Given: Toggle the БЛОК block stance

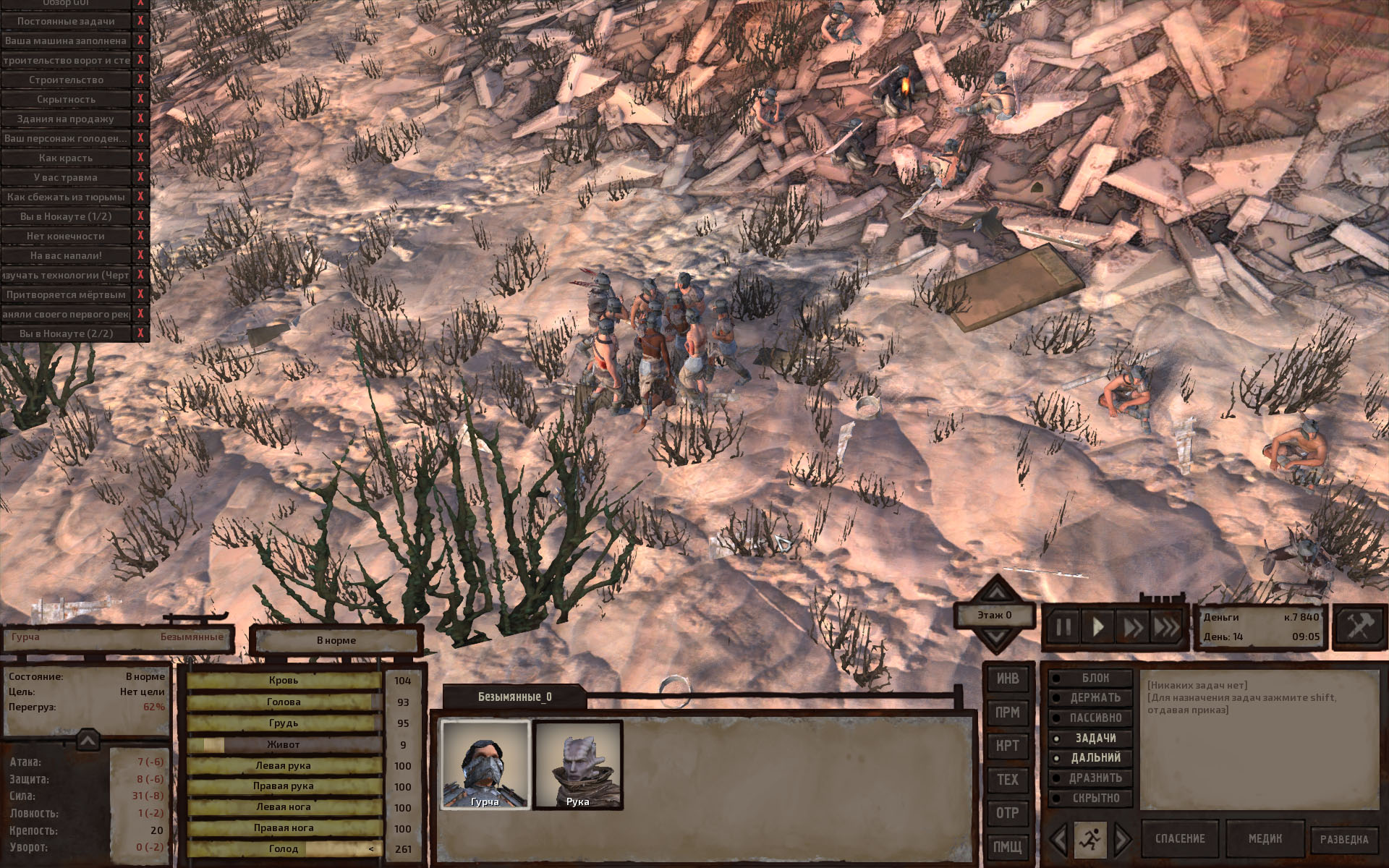Looking at the screenshot, I should (1091, 678).
